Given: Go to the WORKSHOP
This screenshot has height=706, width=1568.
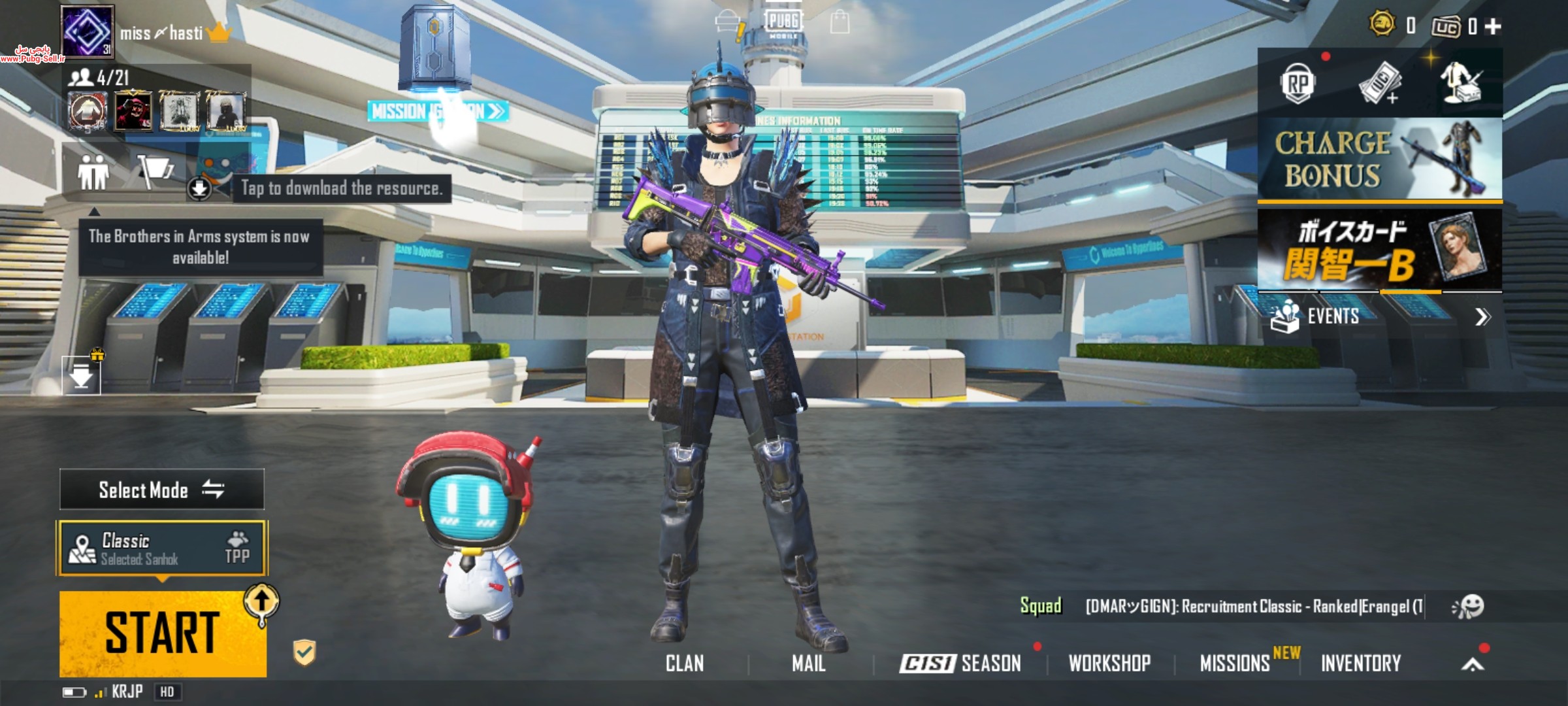Looking at the screenshot, I should click(x=1109, y=664).
